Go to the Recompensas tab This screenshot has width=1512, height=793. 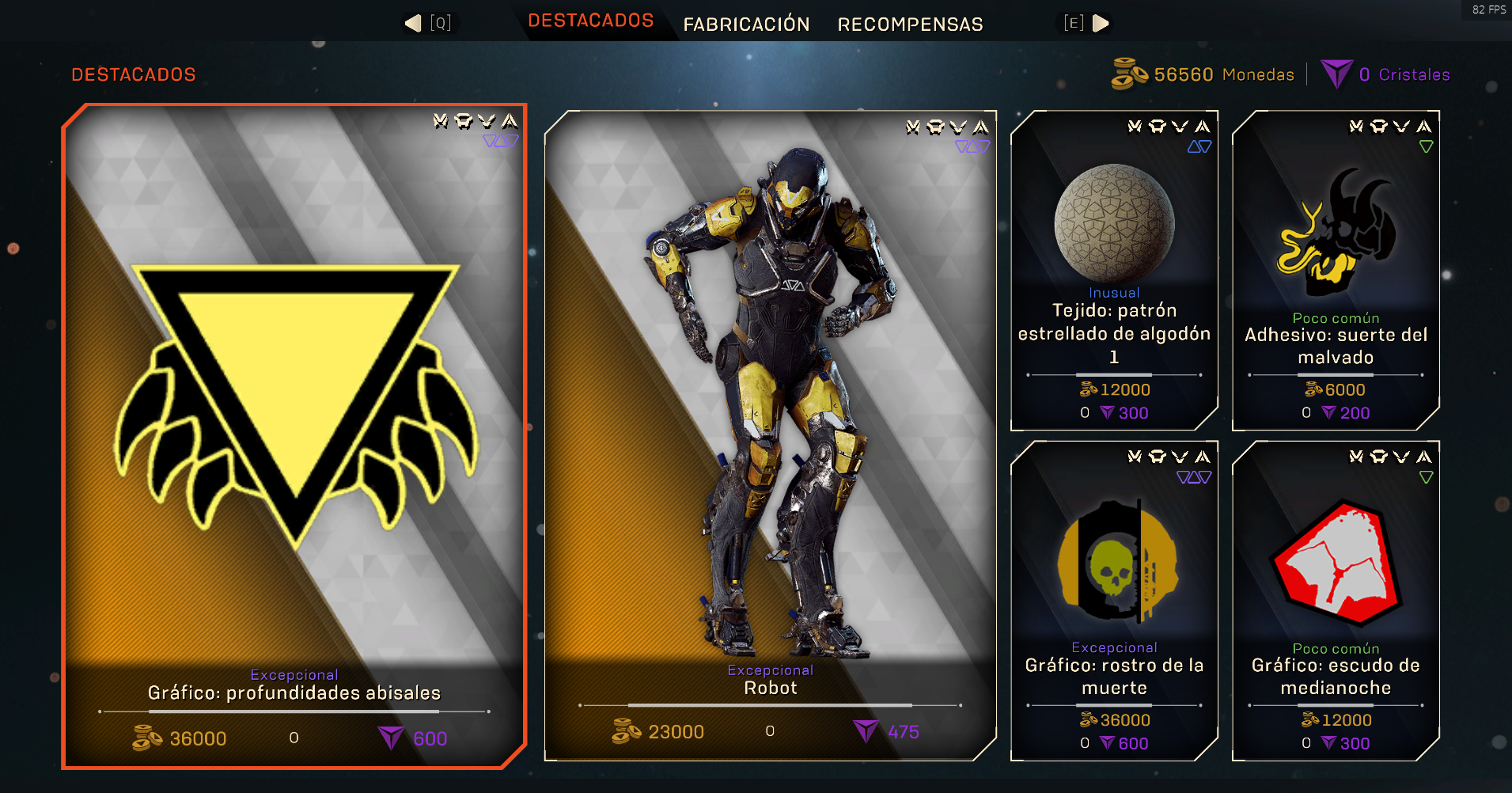[x=910, y=25]
